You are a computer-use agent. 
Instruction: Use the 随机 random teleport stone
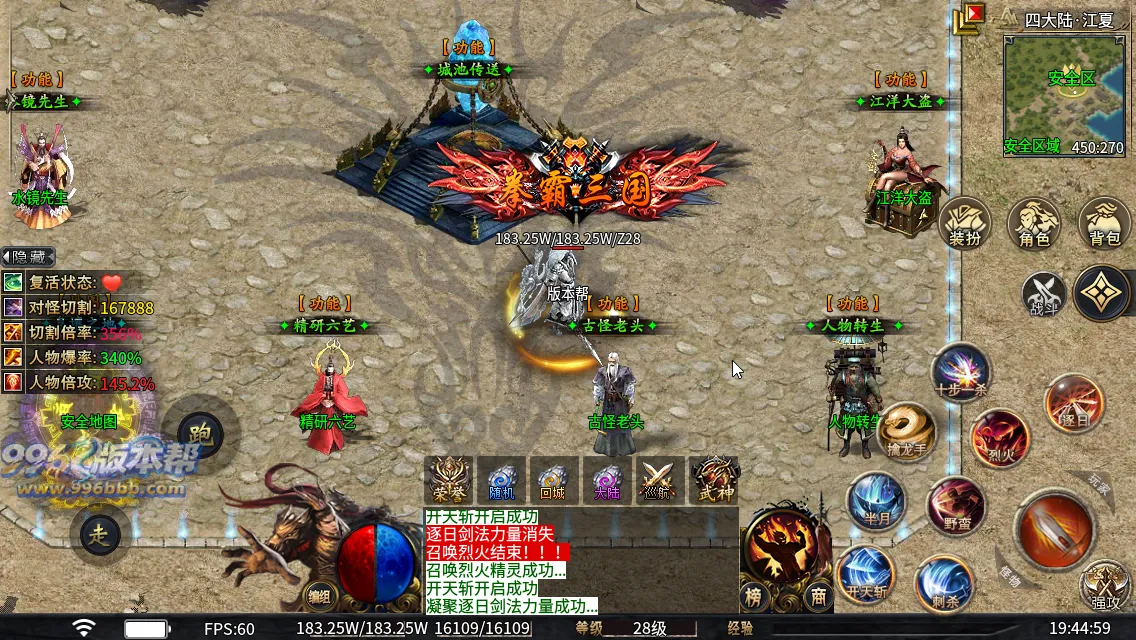[x=501, y=480]
